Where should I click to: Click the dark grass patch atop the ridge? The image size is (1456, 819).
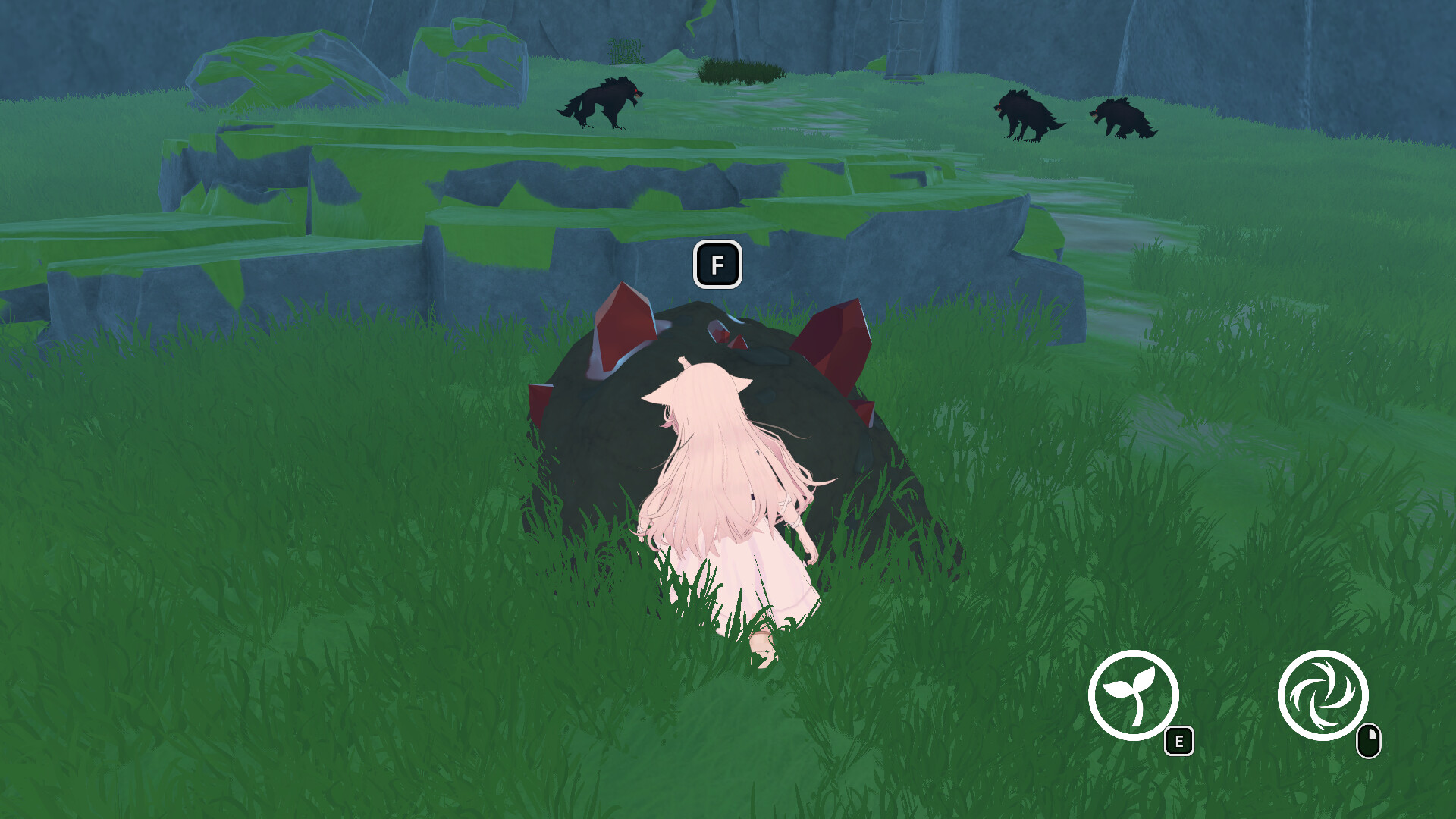click(x=739, y=72)
